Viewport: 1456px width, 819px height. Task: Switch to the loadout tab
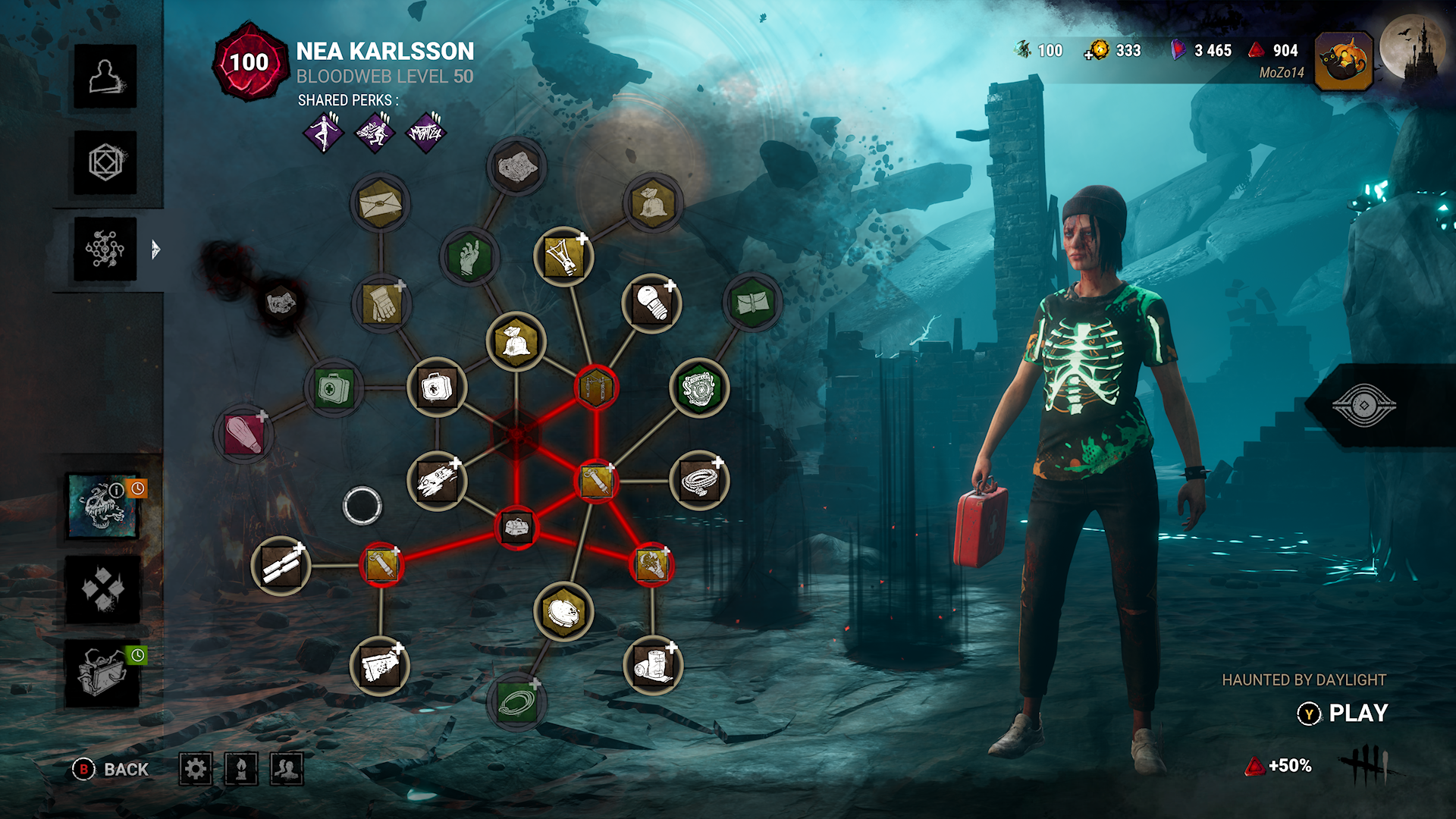[105, 162]
